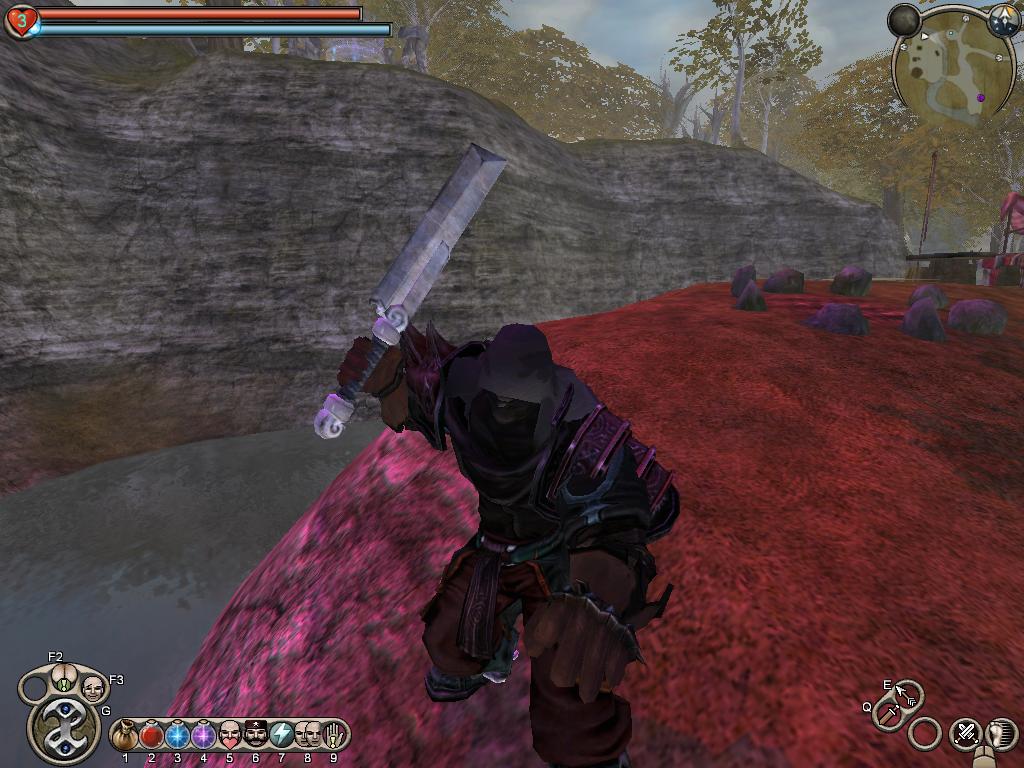This screenshot has width=1024, height=768.
Task: Activate the lightning bolt spell
Action: pos(281,736)
